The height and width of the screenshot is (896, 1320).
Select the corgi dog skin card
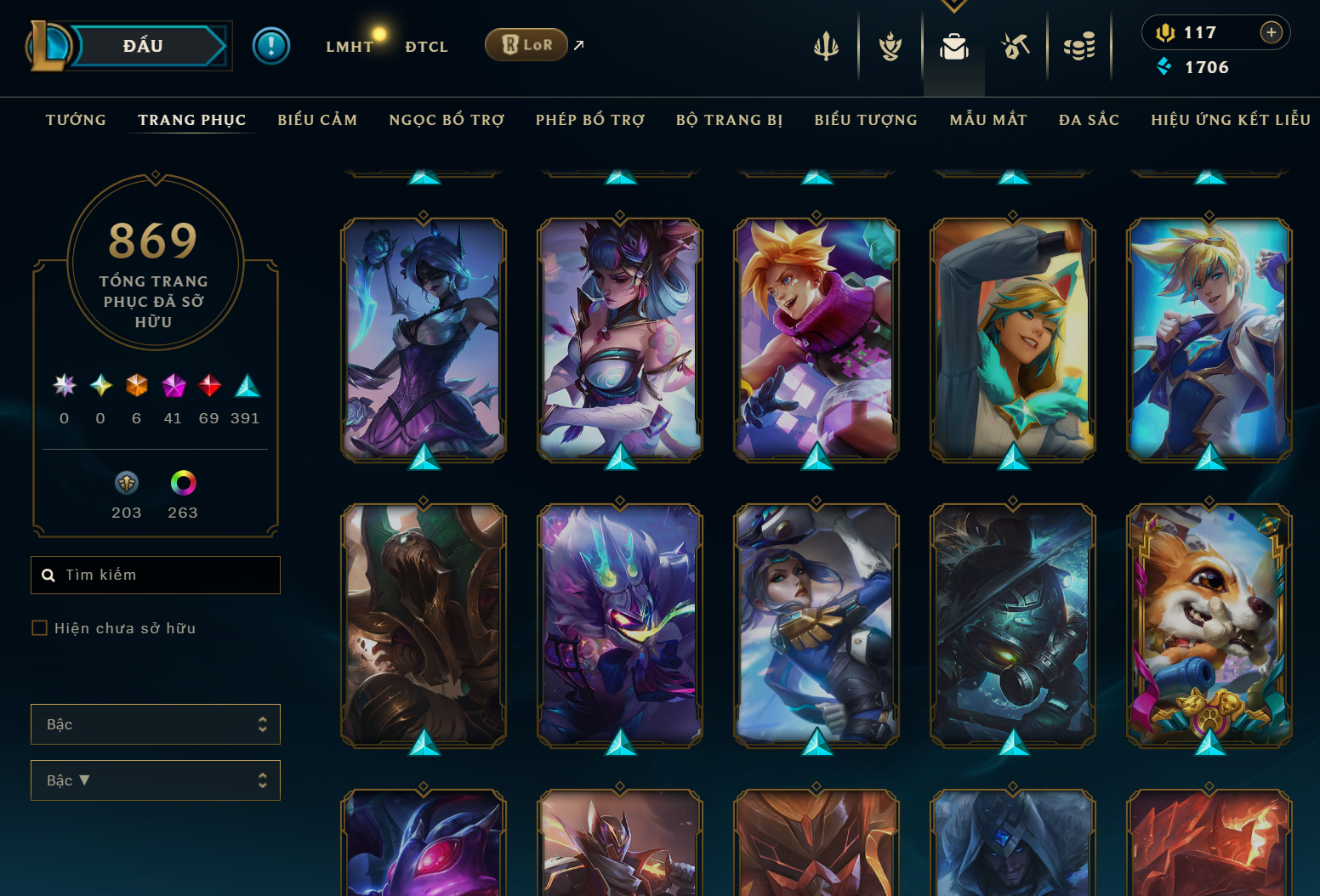click(x=1209, y=626)
